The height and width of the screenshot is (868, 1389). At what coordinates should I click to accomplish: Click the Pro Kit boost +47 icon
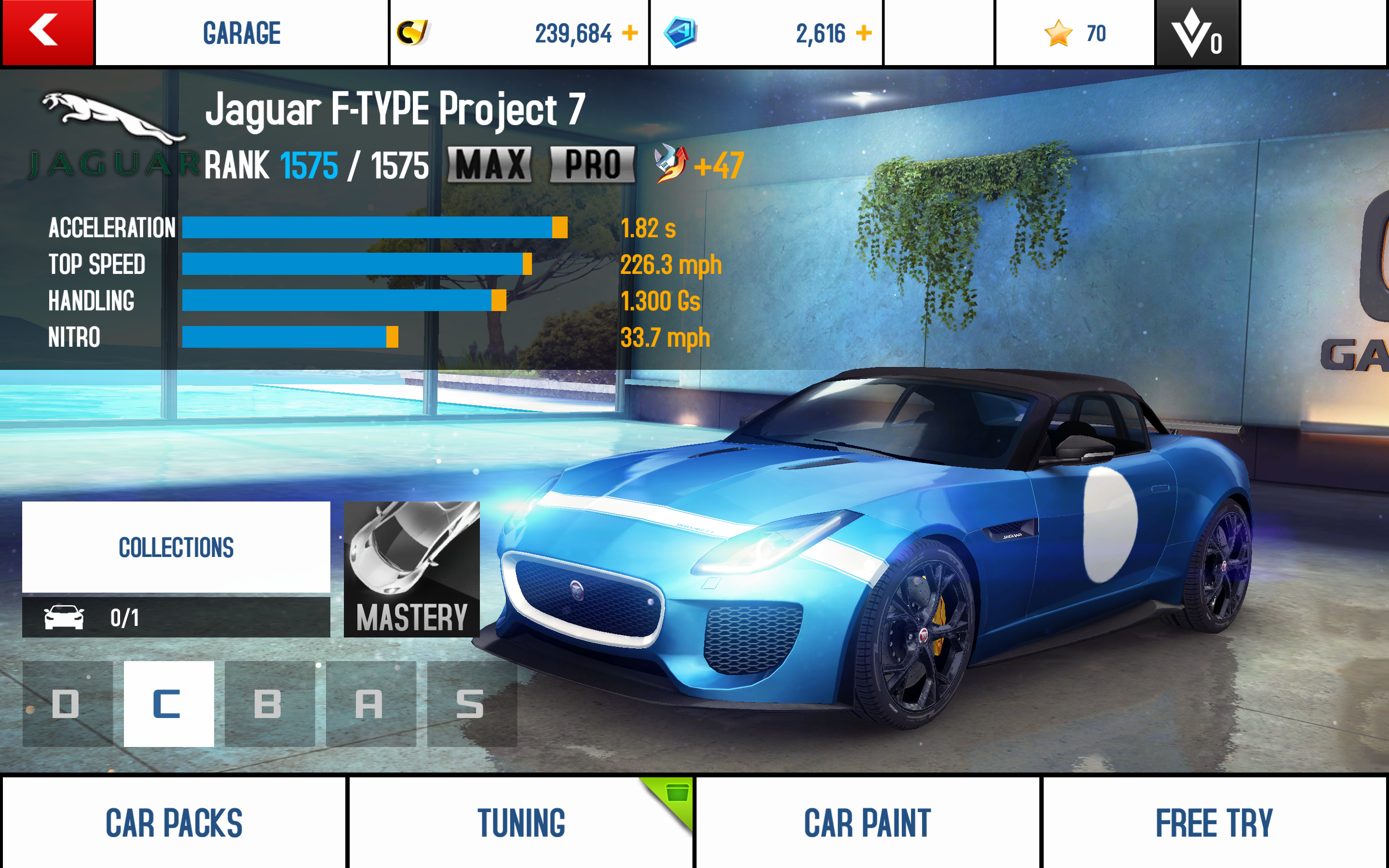click(x=670, y=163)
